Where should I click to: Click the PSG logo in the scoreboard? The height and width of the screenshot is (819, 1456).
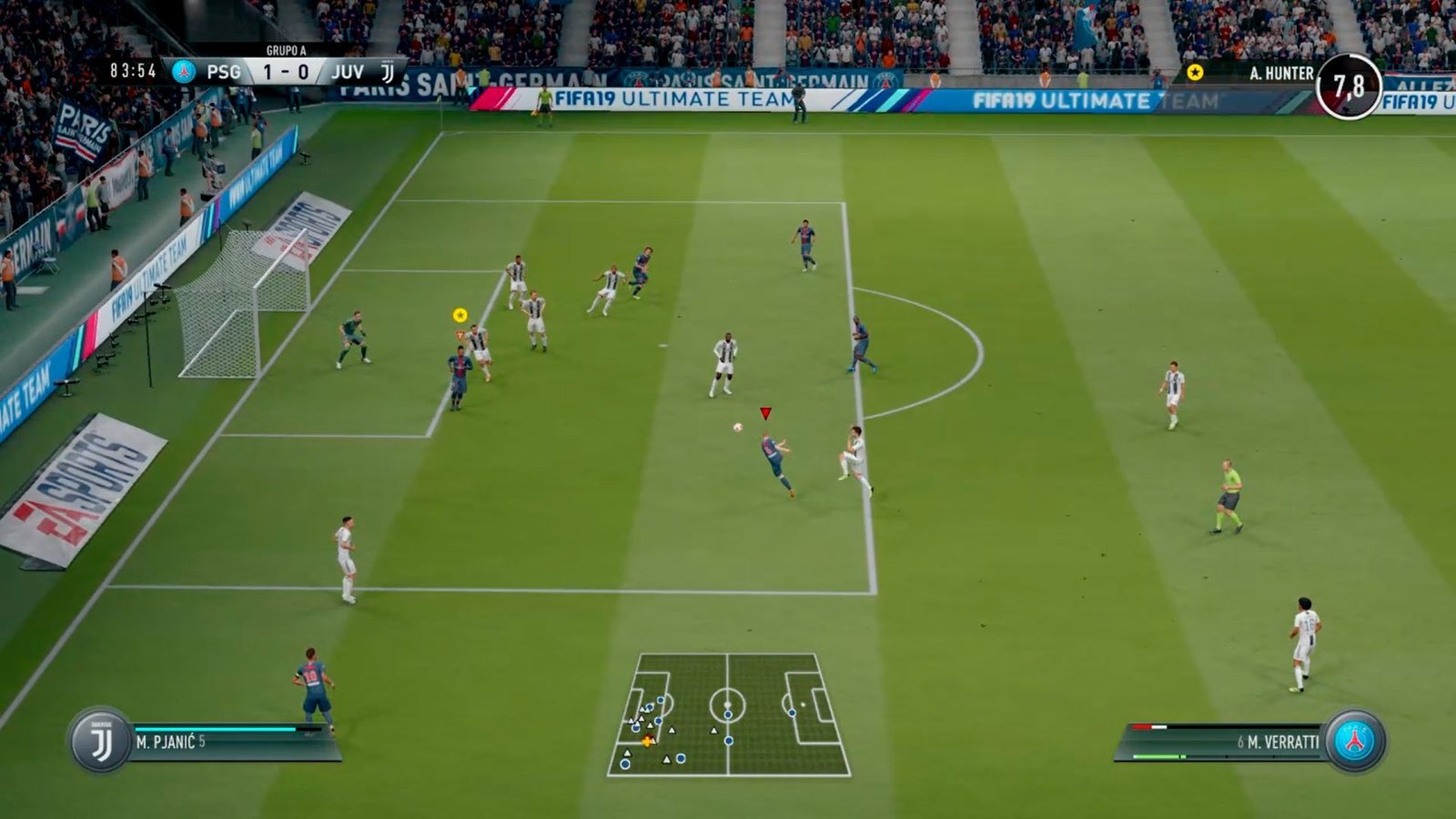(185, 71)
